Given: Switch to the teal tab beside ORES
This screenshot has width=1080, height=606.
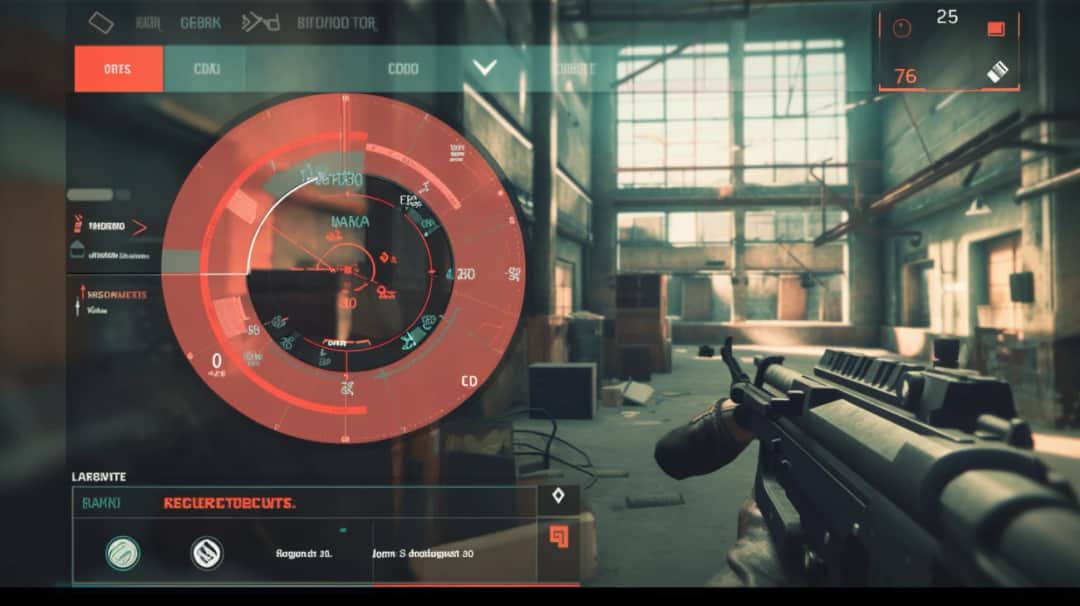Looking at the screenshot, I should [x=205, y=69].
